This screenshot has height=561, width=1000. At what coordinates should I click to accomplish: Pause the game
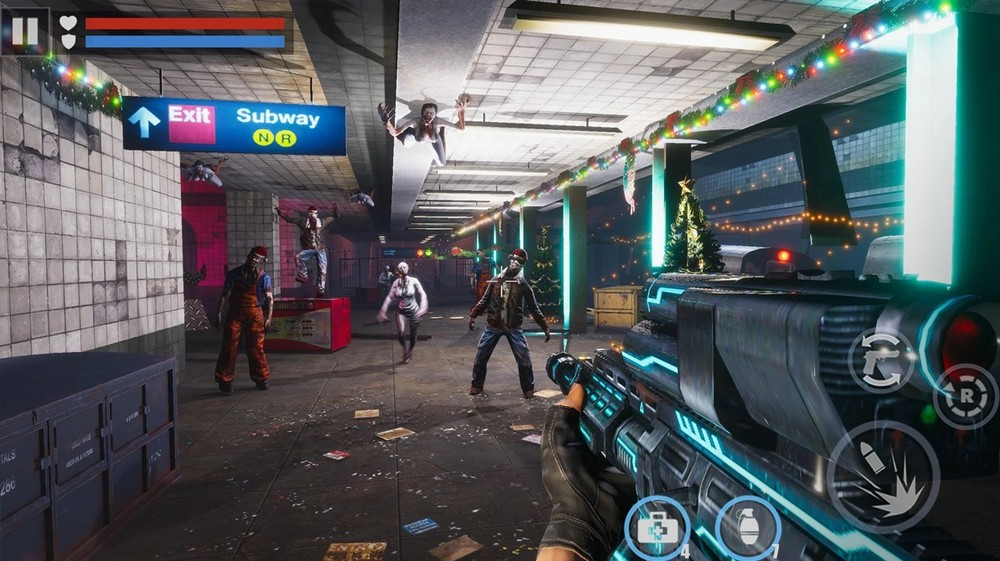pyautogui.click(x=25, y=31)
